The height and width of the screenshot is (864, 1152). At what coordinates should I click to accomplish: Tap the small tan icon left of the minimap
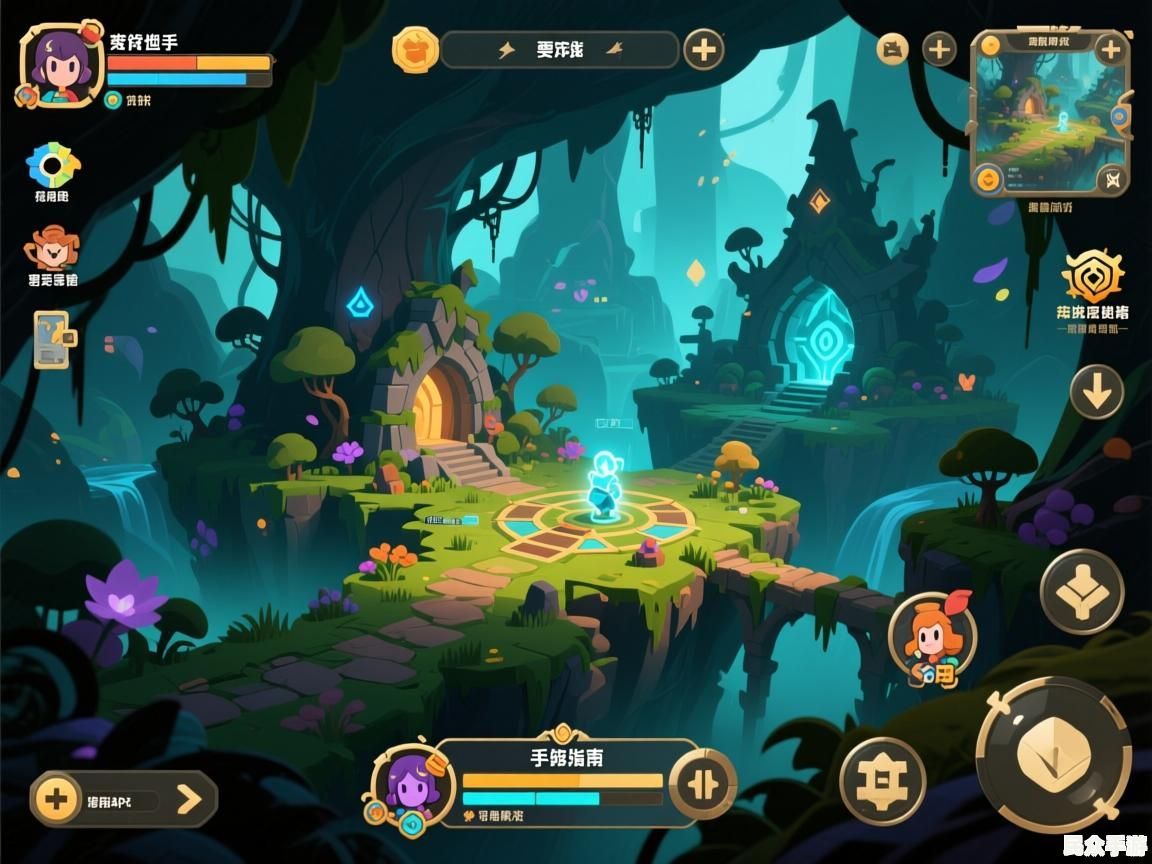pos(892,49)
